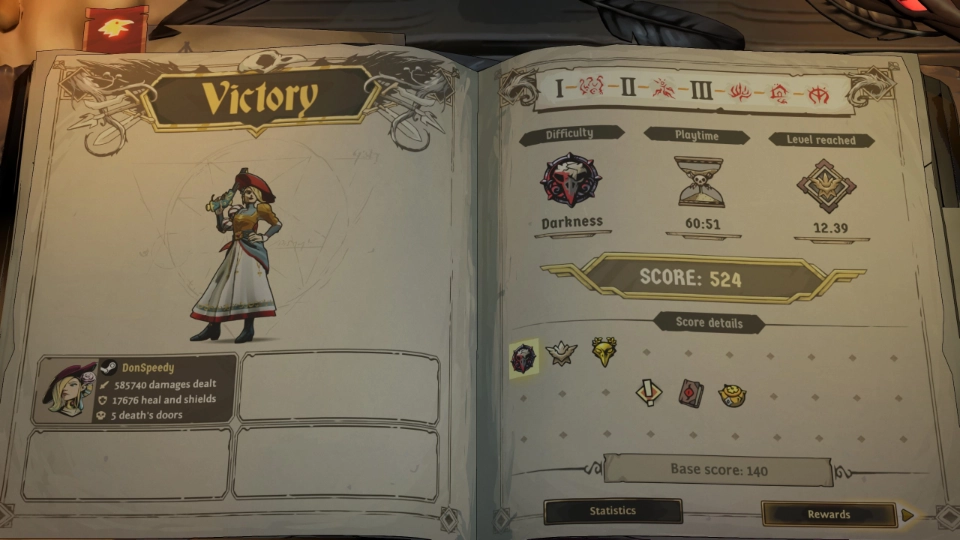
Task: Click the Level reached chevron emblem
Action: (x=826, y=186)
